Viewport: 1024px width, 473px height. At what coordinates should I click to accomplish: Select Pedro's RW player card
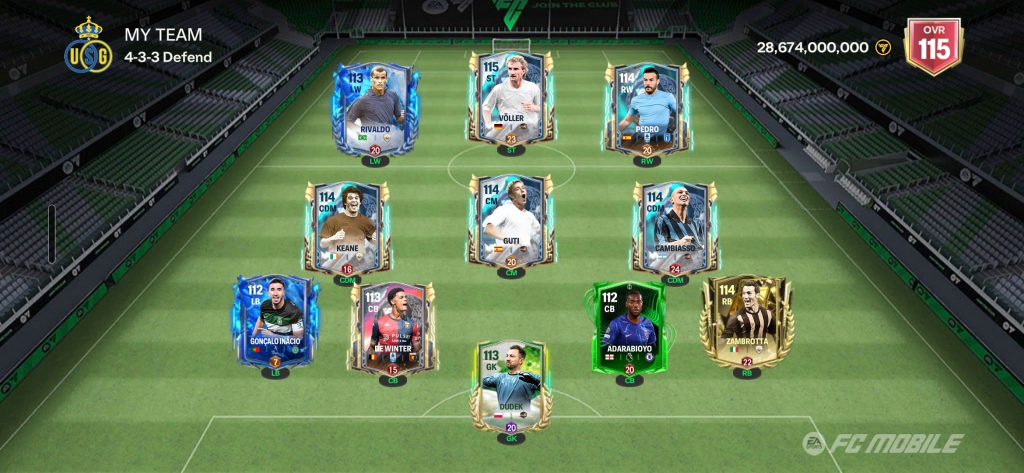point(646,106)
